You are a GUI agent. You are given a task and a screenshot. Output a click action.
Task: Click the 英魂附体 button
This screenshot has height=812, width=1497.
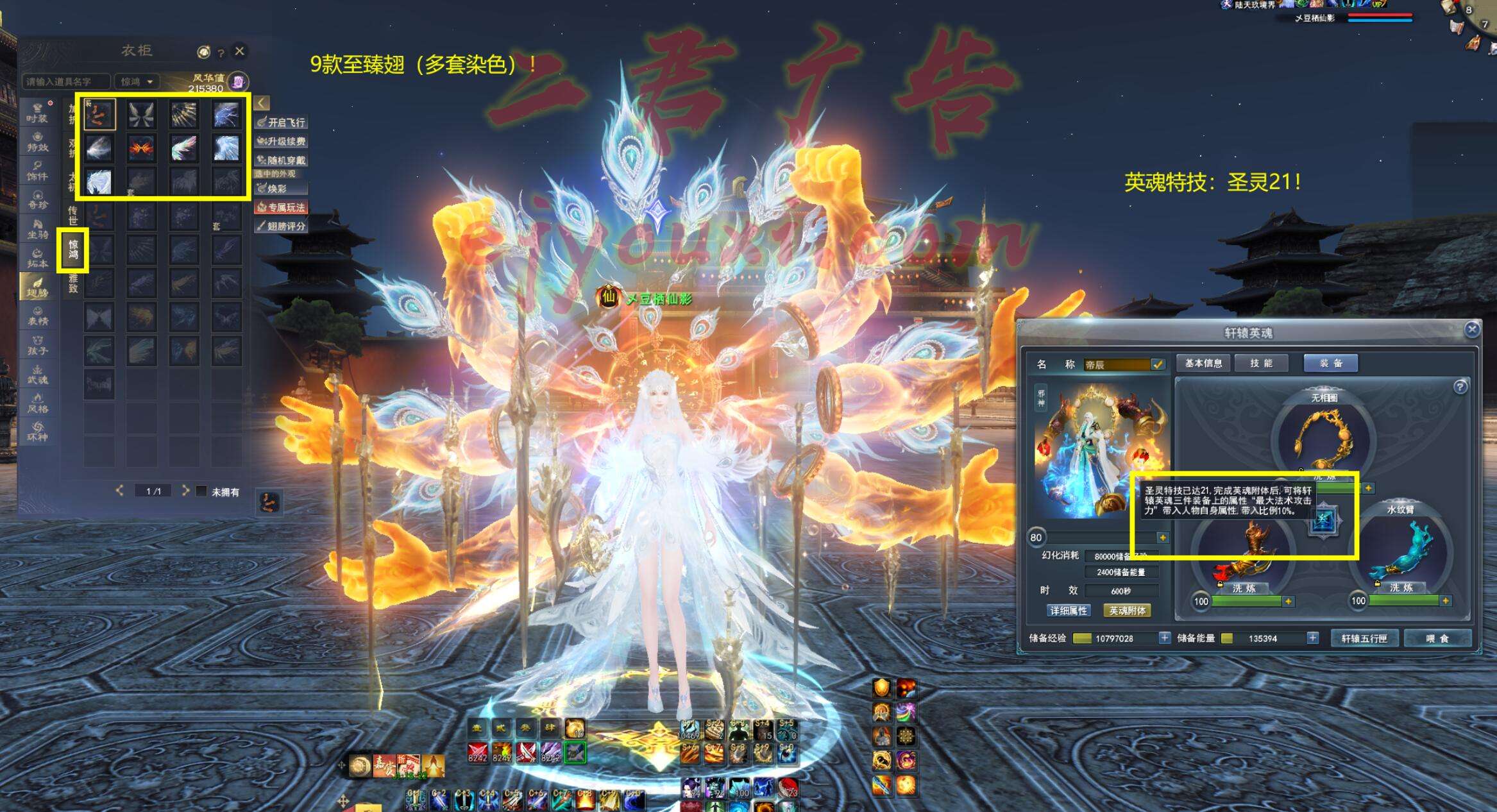click(1127, 611)
